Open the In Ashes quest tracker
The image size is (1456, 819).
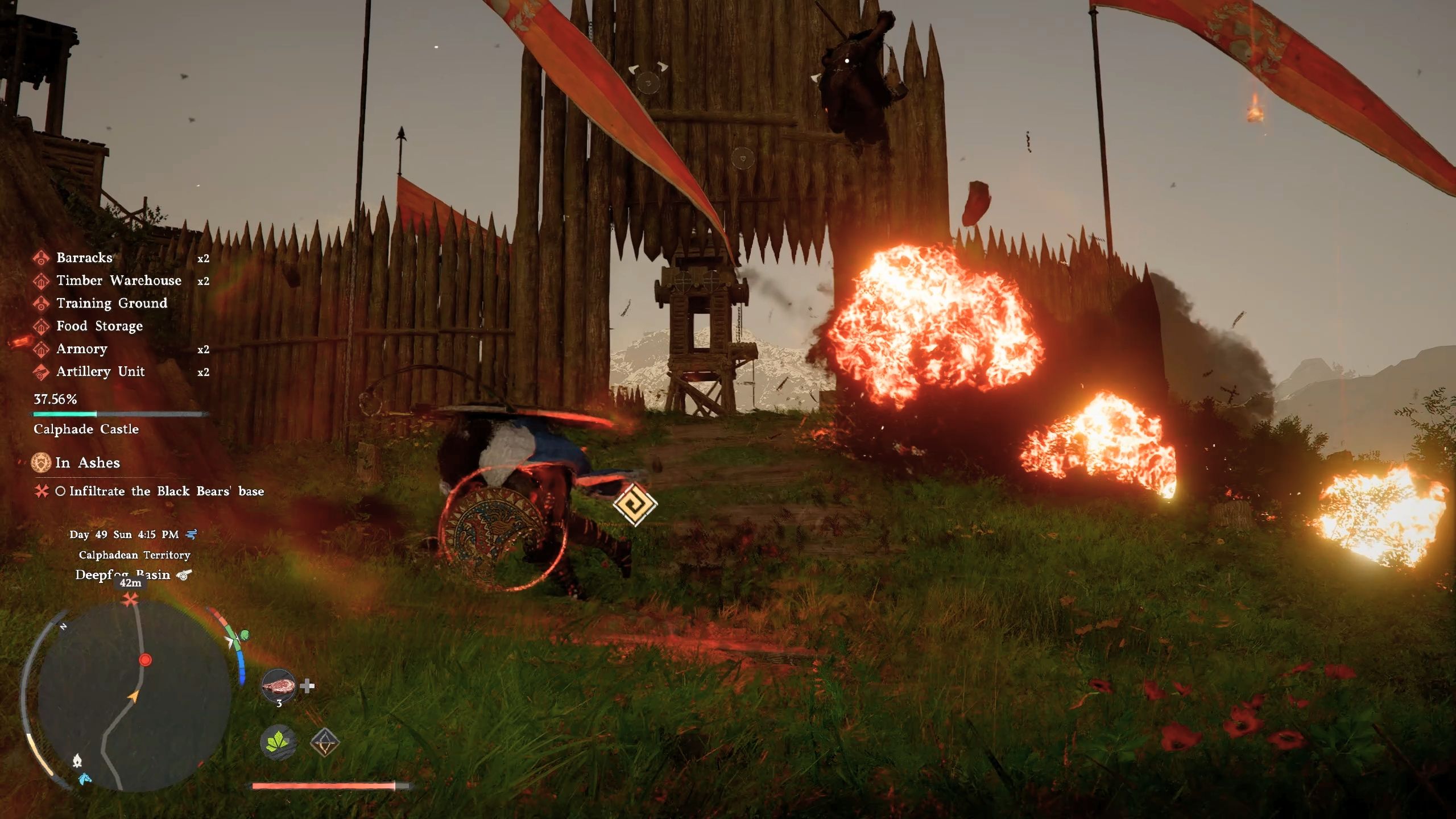[87, 462]
